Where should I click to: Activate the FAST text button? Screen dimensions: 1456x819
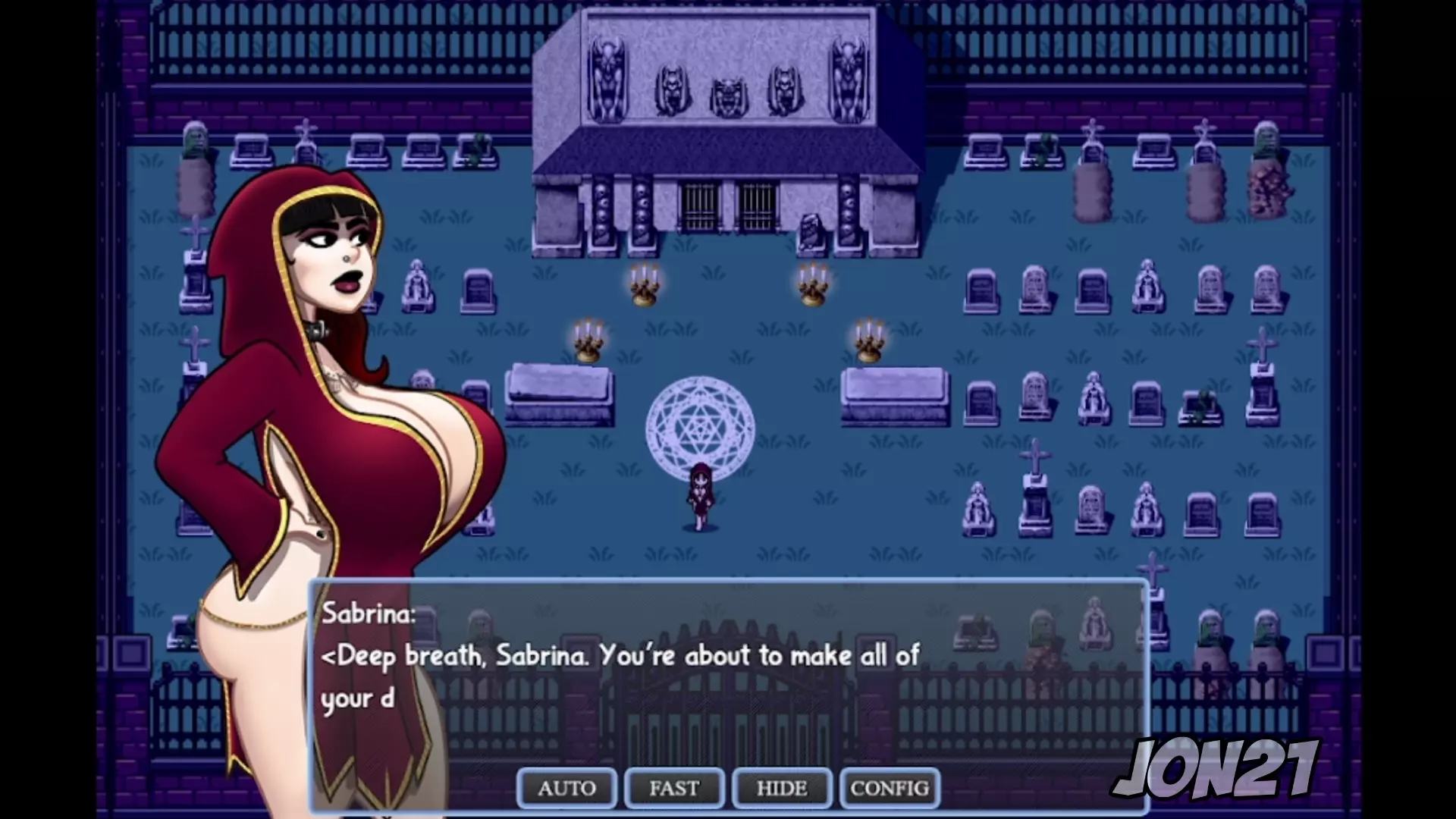click(x=674, y=789)
